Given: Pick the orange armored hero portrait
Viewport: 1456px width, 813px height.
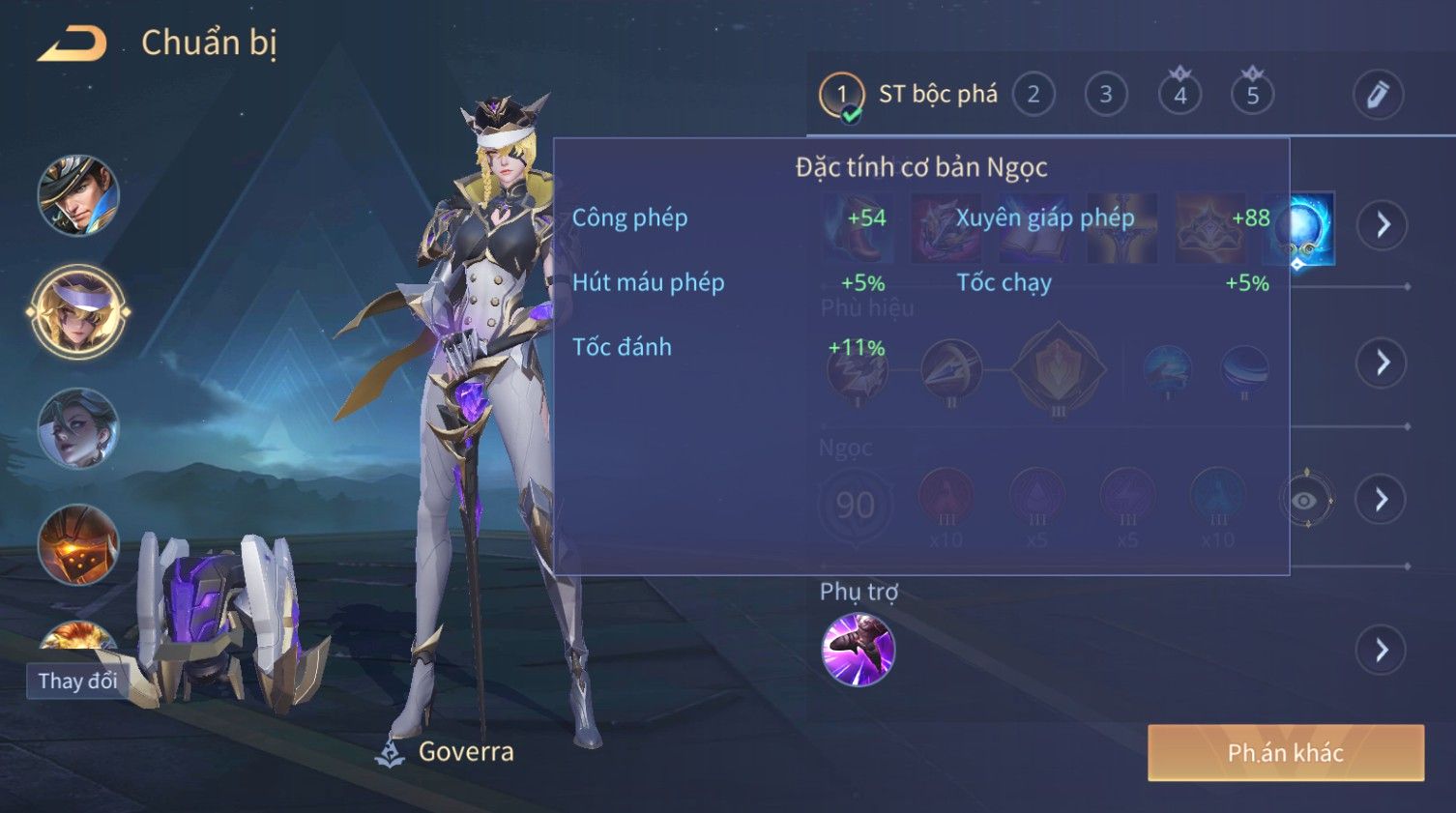Looking at the screenshot, I should click(x=77, y=544).
